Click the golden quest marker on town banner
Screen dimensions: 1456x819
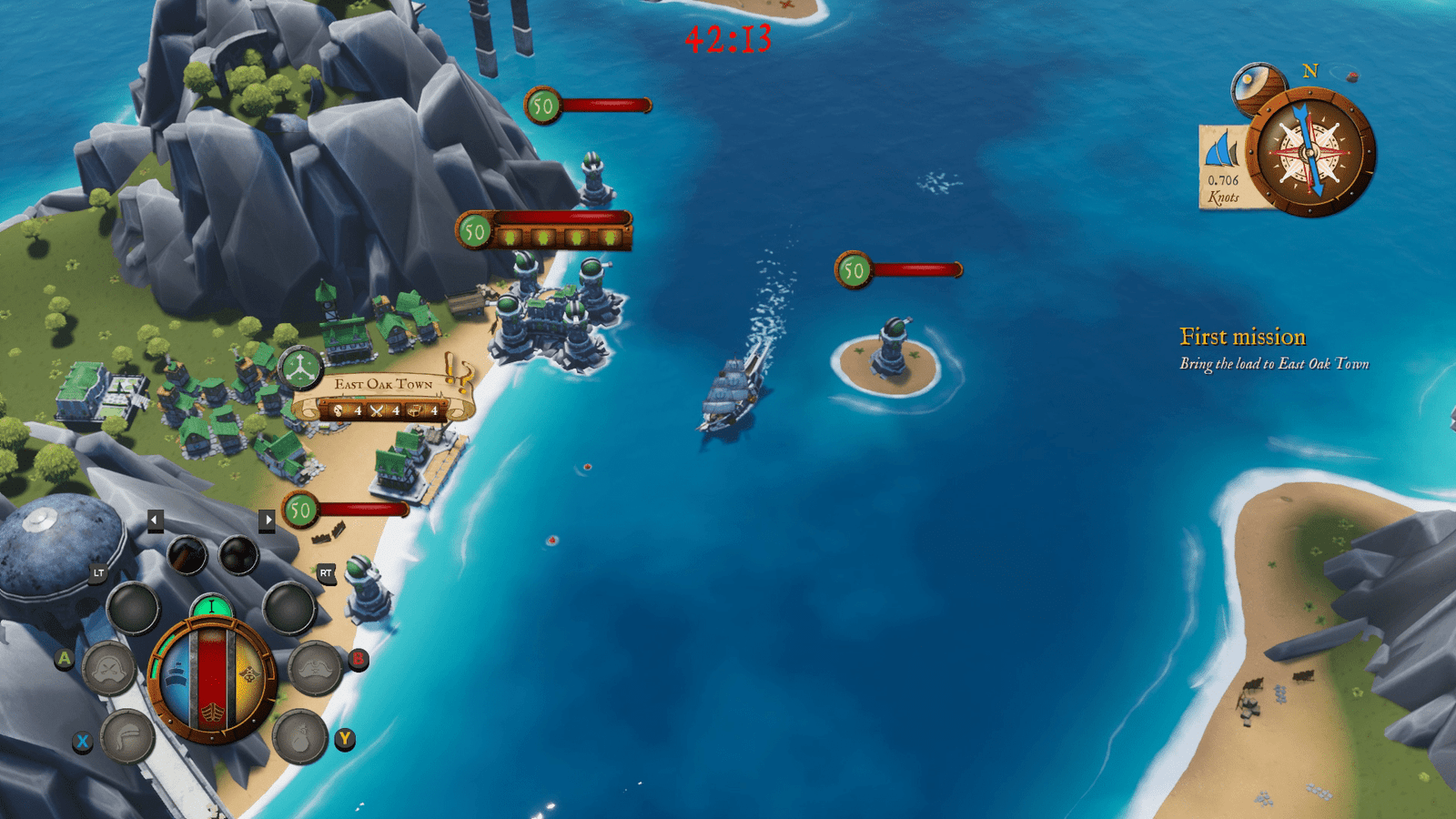tap(459, 372)
